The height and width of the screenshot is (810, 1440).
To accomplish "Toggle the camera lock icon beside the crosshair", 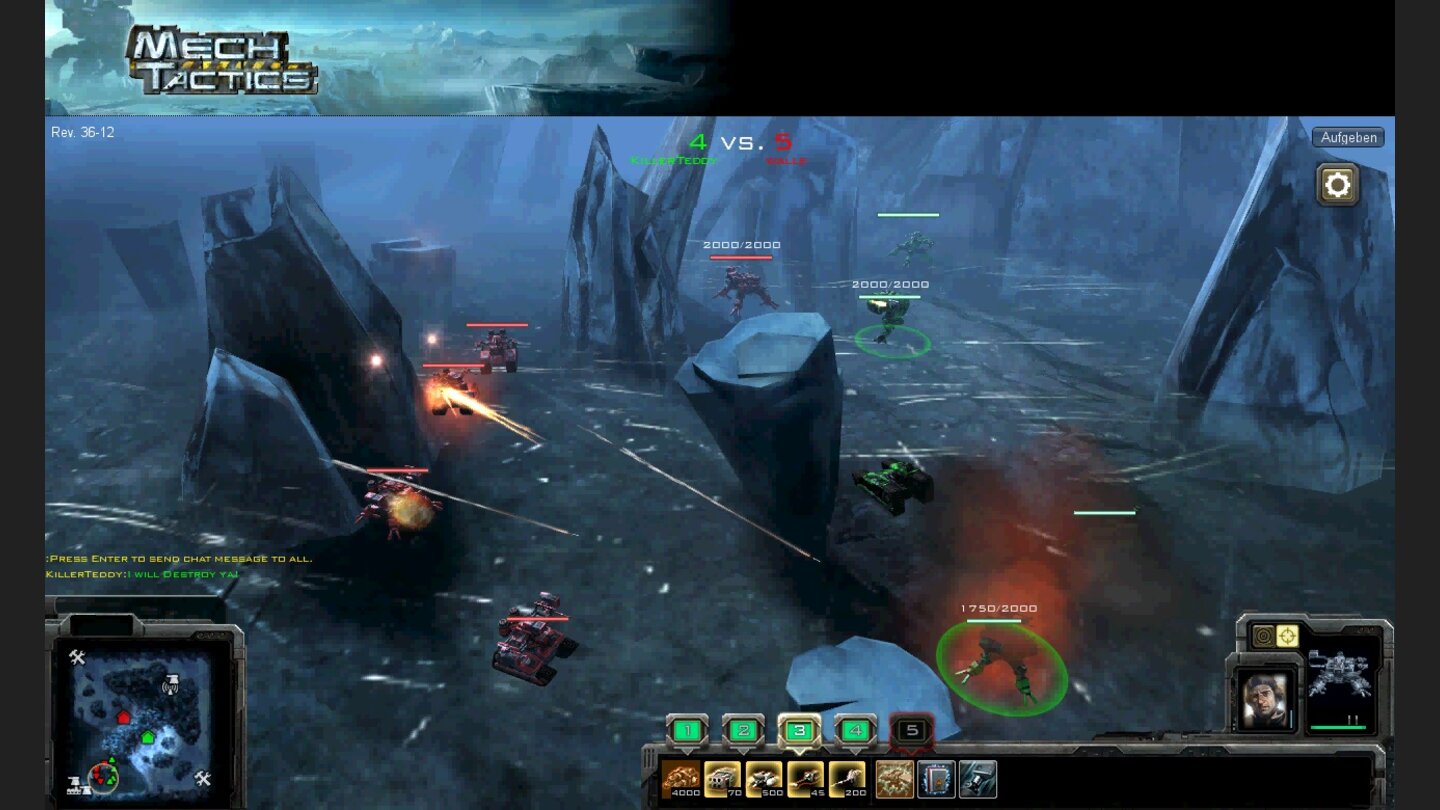I will tap(1262, 636).
